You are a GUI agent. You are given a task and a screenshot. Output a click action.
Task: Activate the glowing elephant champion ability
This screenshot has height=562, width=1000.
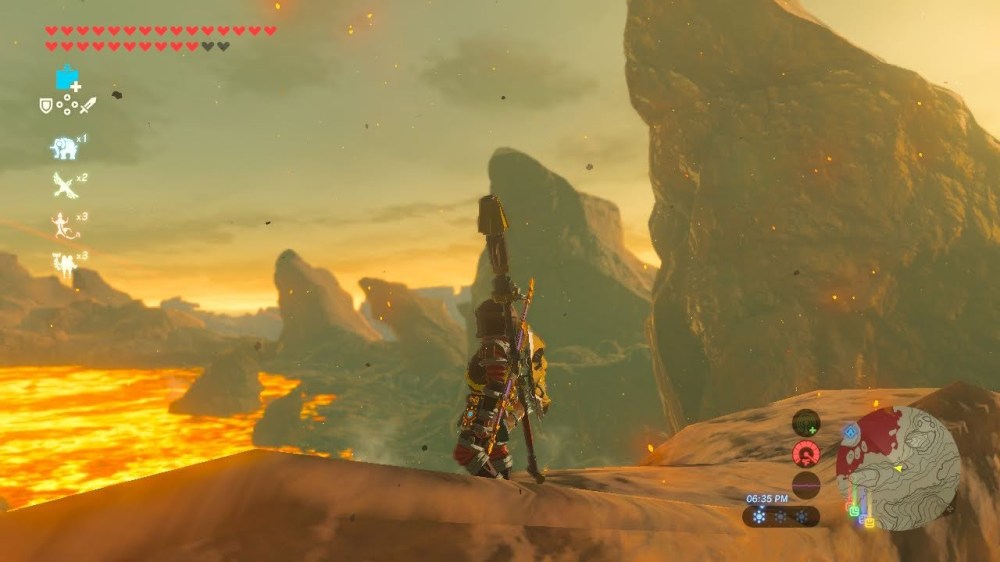tap(64, 148)
